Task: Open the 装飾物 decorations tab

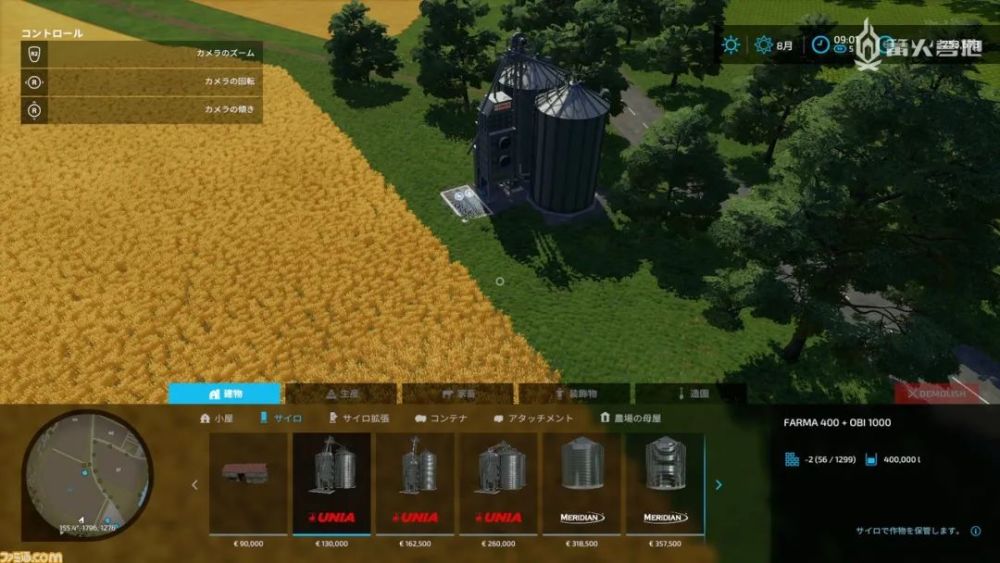Action: point(574,394)
